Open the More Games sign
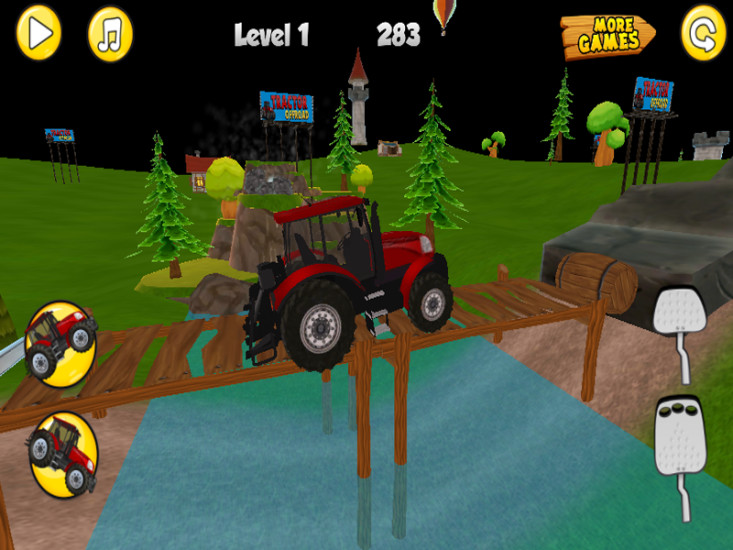The image size is (733, 550). point(606,36)
